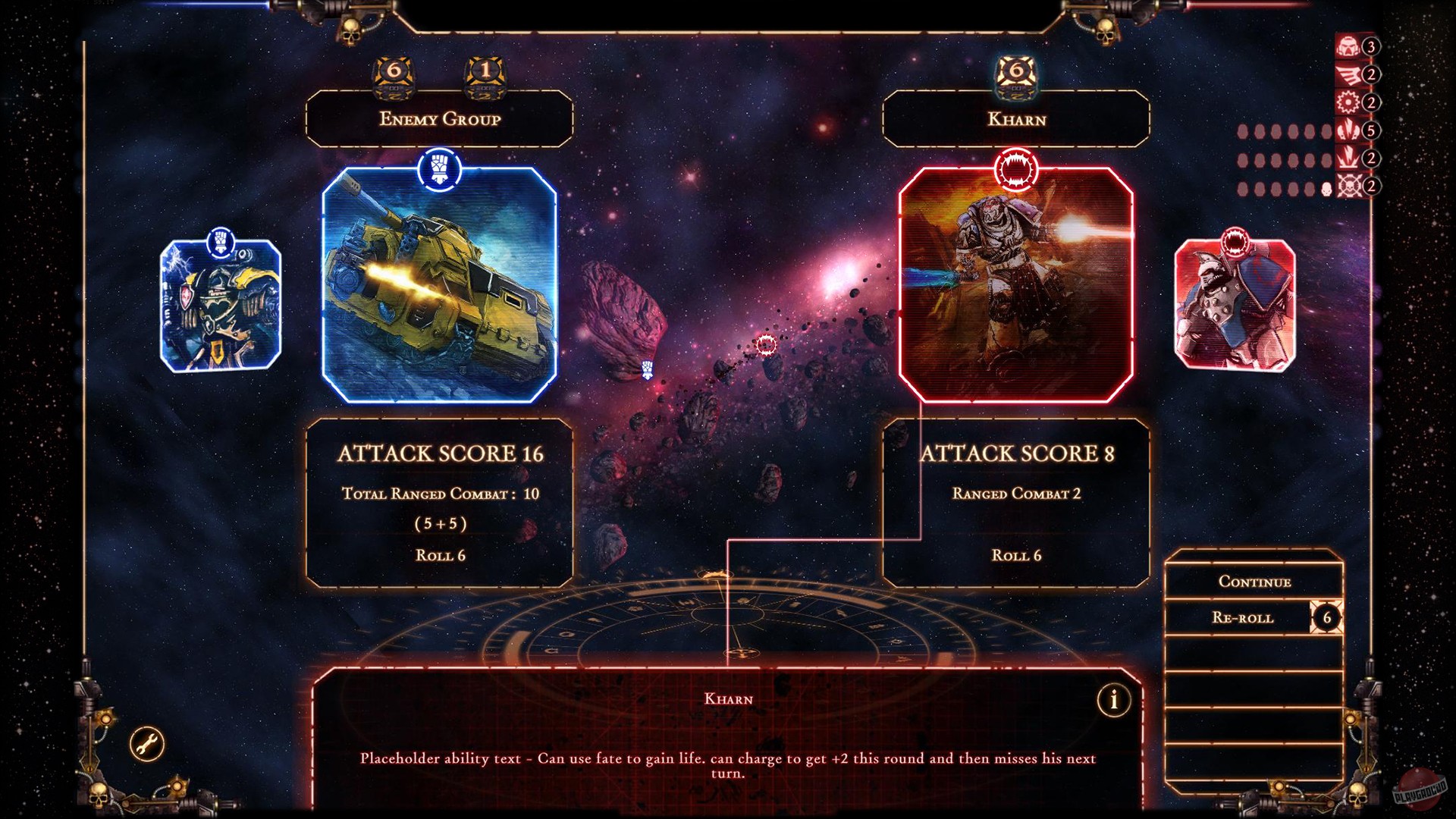Image resolution: width=1456 pixels, height=819 pixels.
Task: Open the wrench settings icon bottom-left
Action: (x=147, y=742)
